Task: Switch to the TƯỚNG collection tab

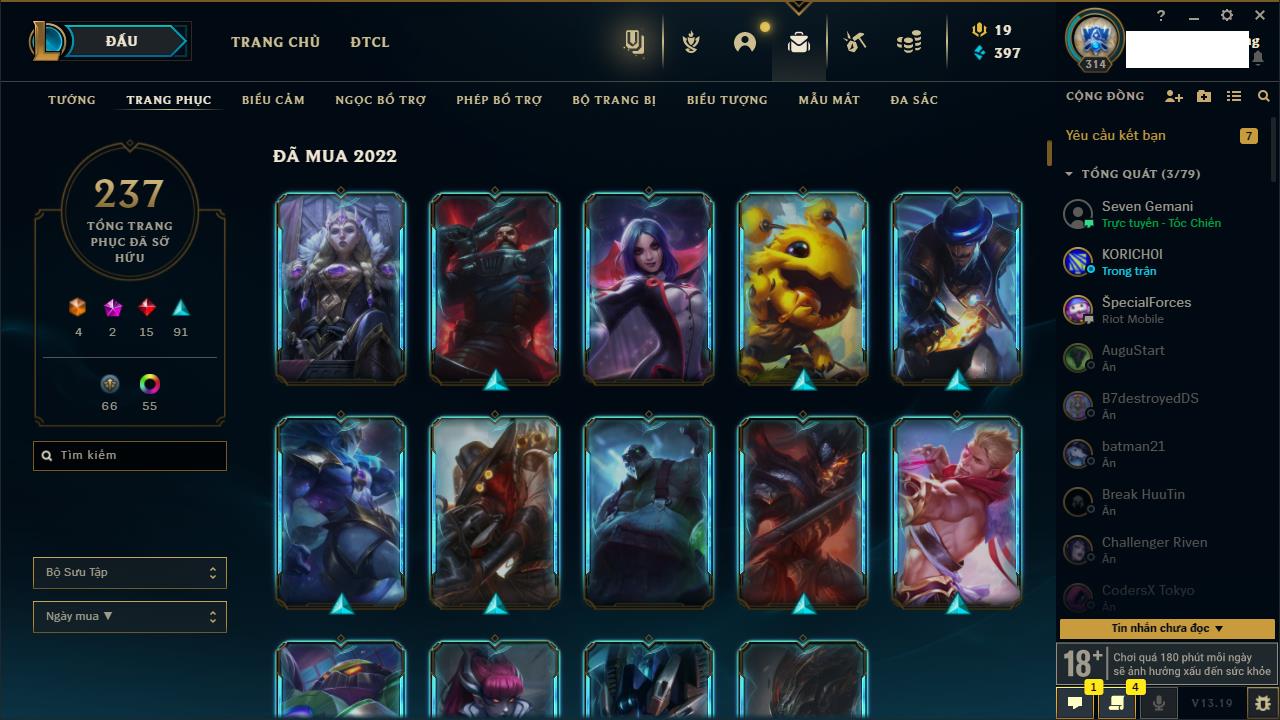Action: tap(72, 100)
